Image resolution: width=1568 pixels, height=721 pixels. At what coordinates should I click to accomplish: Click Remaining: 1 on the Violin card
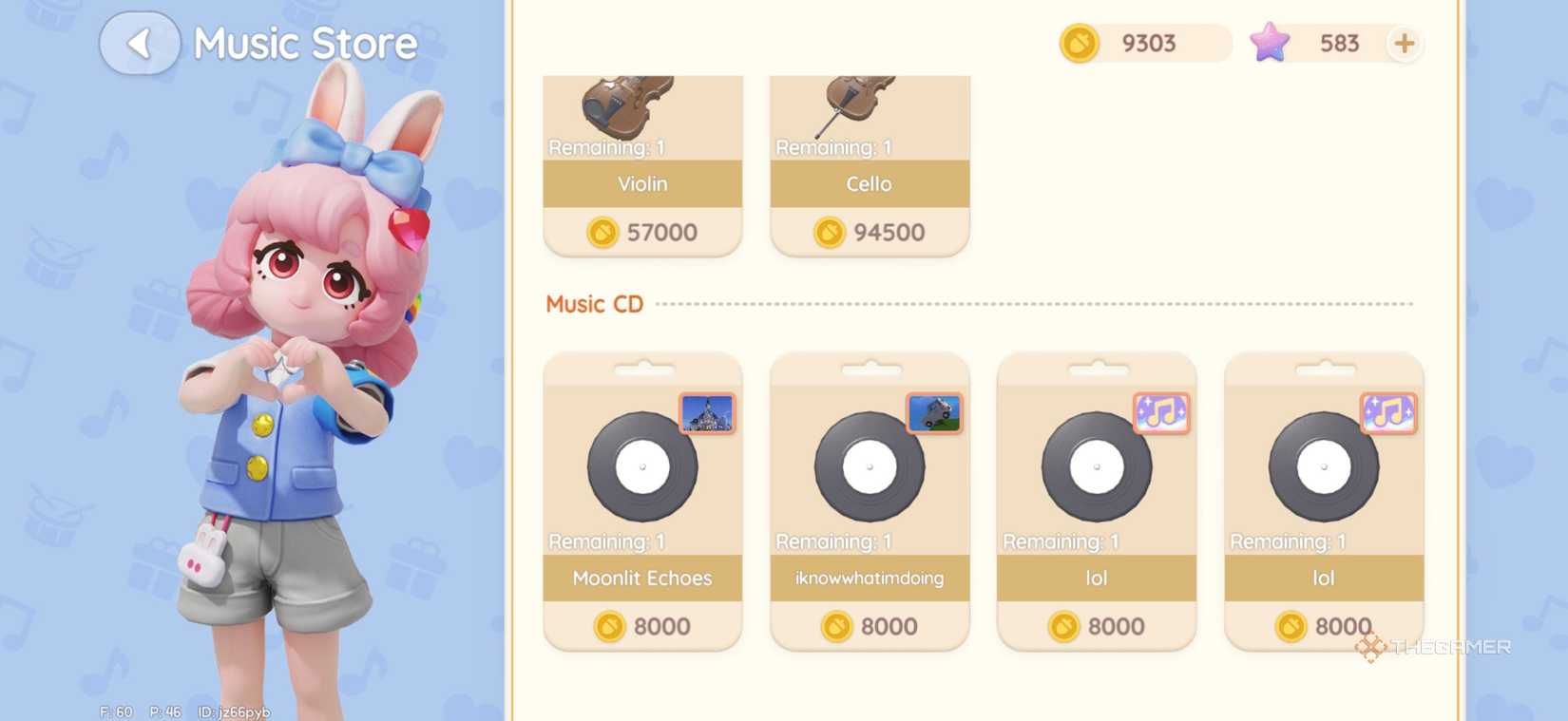(605, 147)
